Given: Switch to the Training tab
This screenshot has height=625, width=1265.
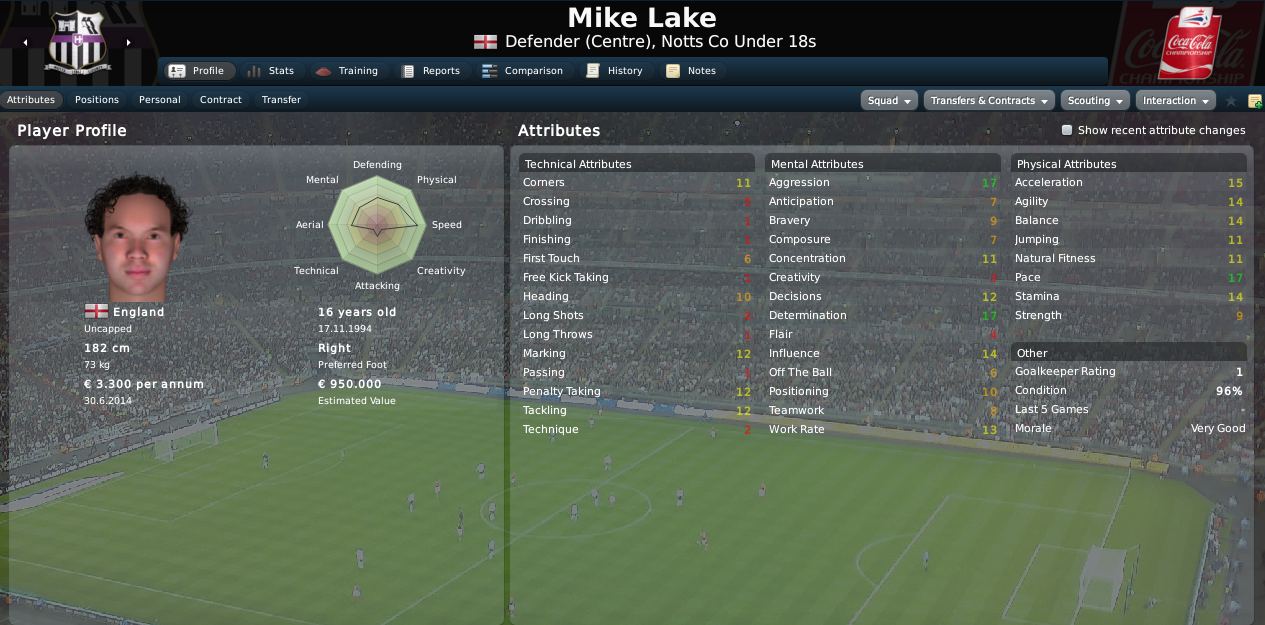Looking at the screenshot, I should pyautogui.click(x=347, y=71).
